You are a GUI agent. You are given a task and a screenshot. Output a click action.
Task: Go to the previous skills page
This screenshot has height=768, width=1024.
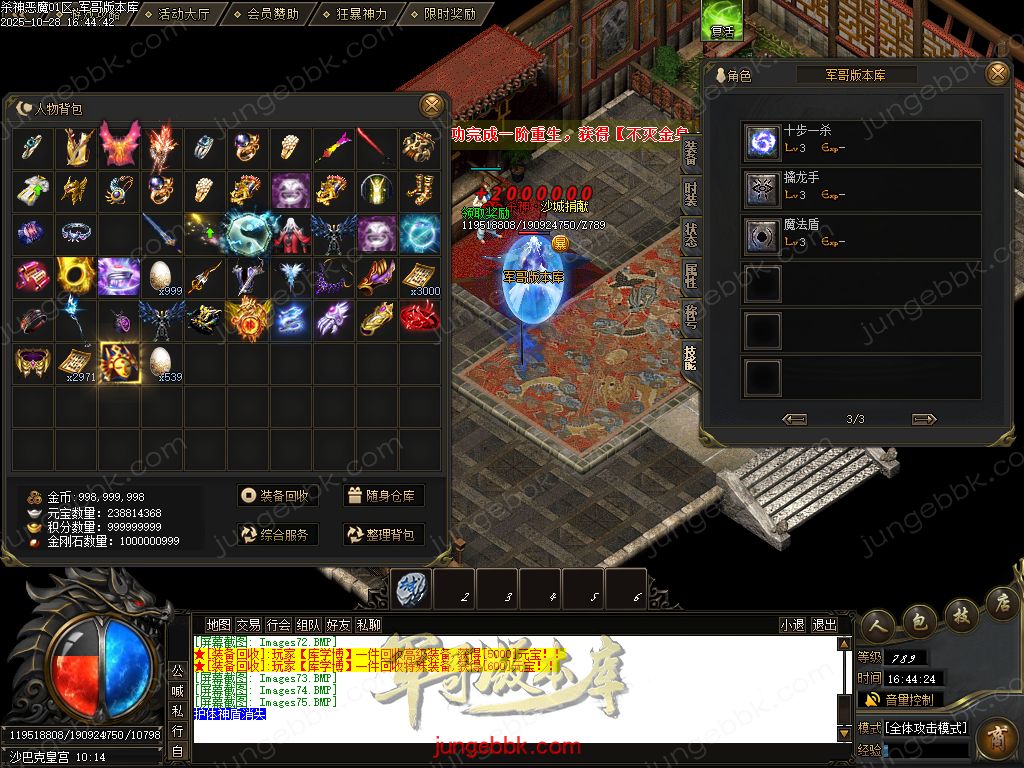(795, 419)
